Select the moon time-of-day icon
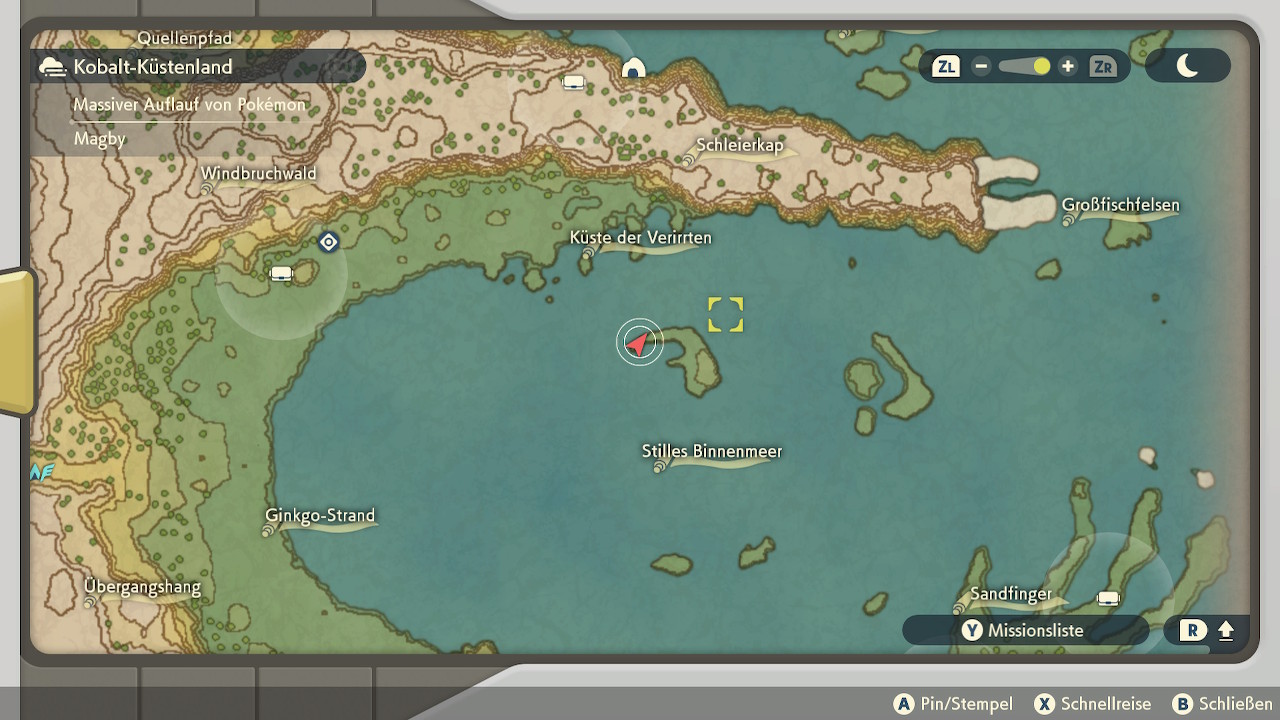This screenshot has width=1280, height=720. [x=1187, y=66]
